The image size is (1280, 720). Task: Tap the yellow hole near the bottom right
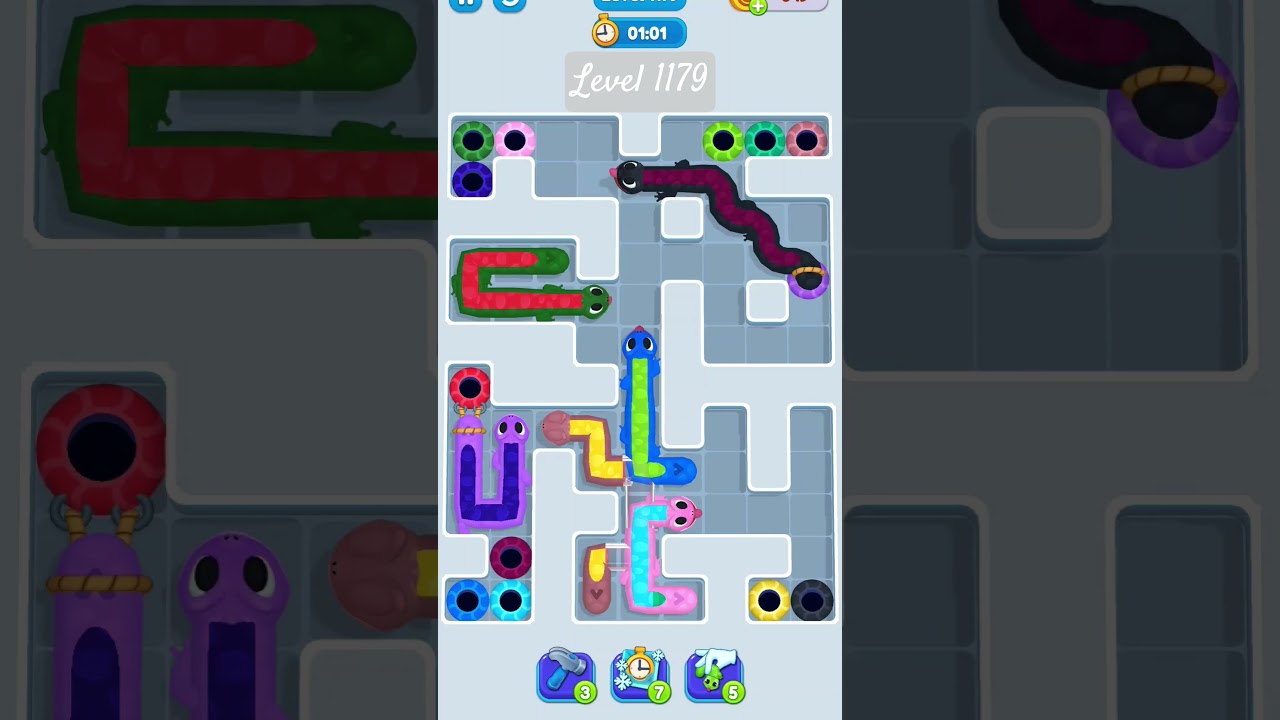[x=768, y=600]
